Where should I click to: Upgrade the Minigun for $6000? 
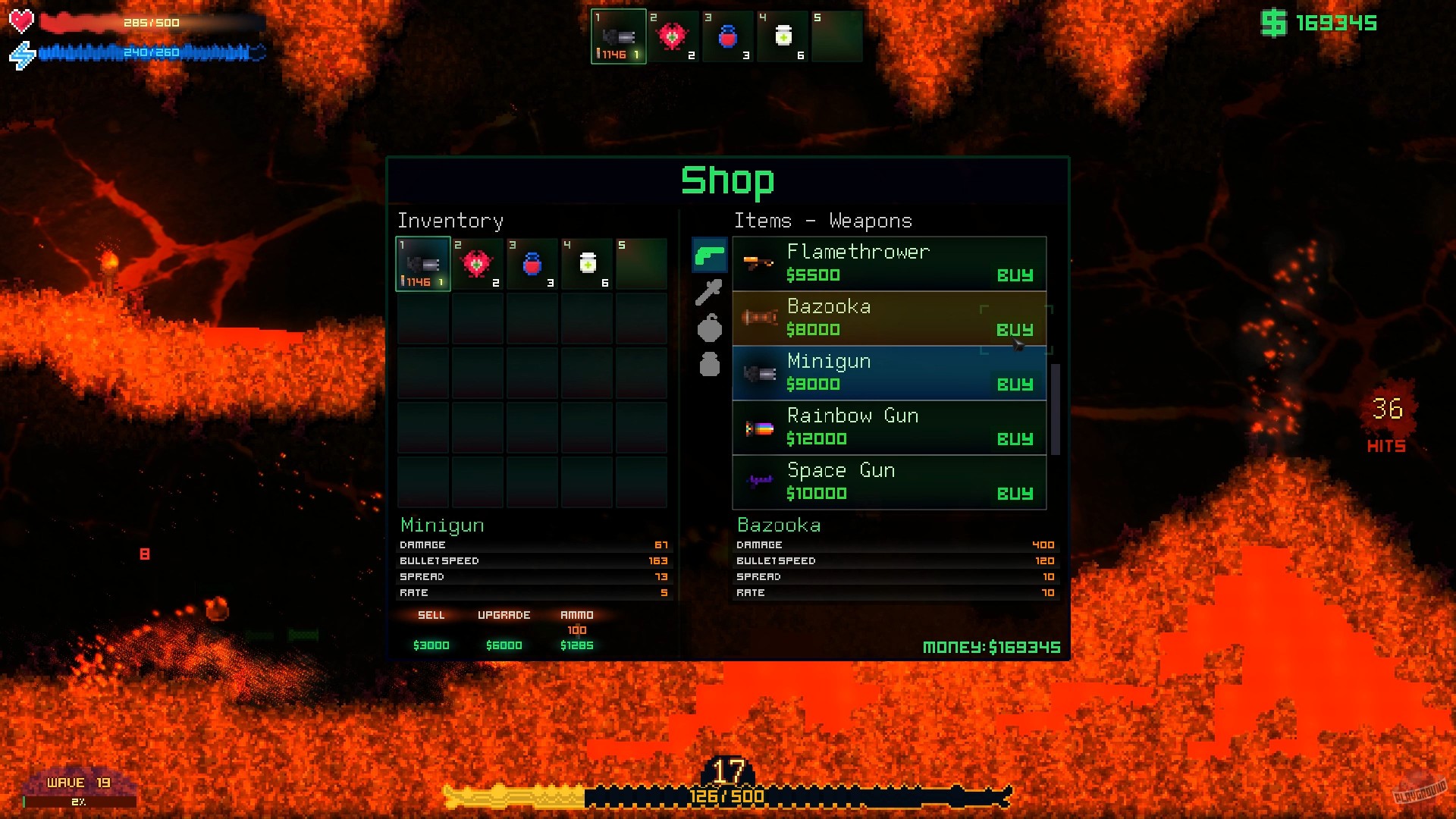504,631
